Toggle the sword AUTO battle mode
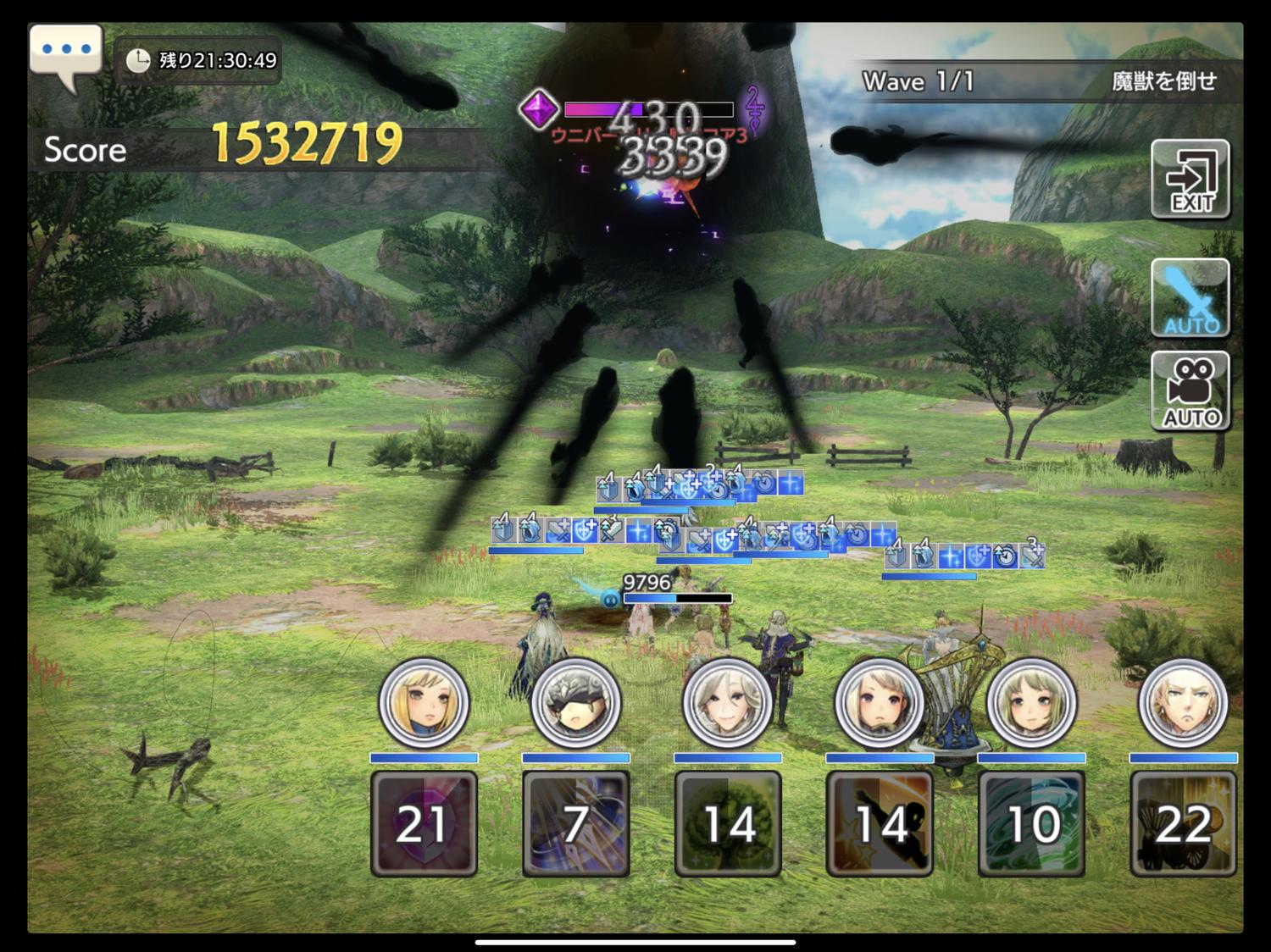 tap(1190, 298)
